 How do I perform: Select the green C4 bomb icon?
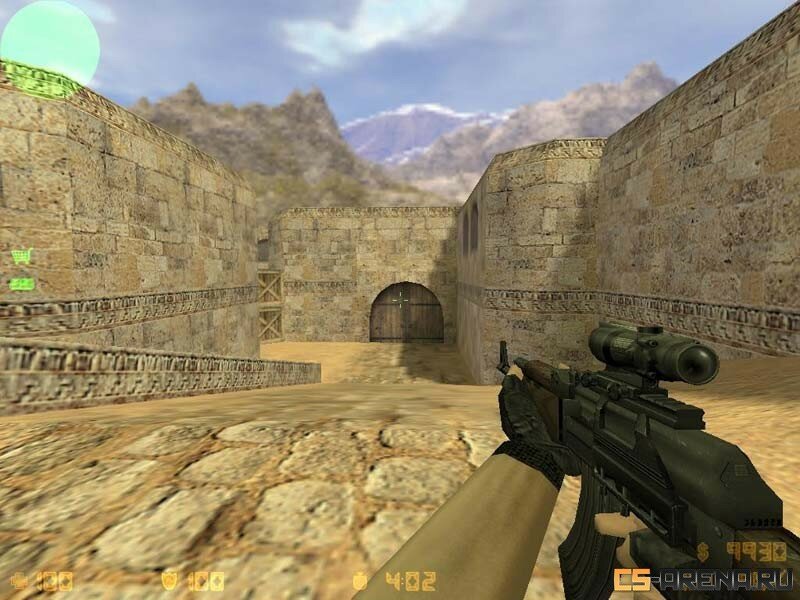21,284
